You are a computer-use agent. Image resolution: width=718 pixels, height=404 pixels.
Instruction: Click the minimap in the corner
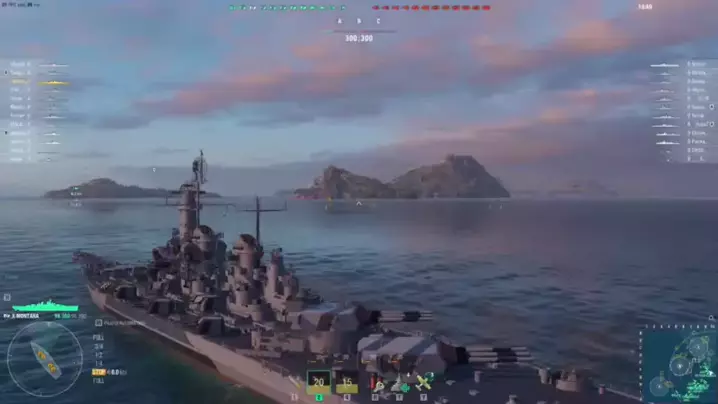(x=680, y=366)
